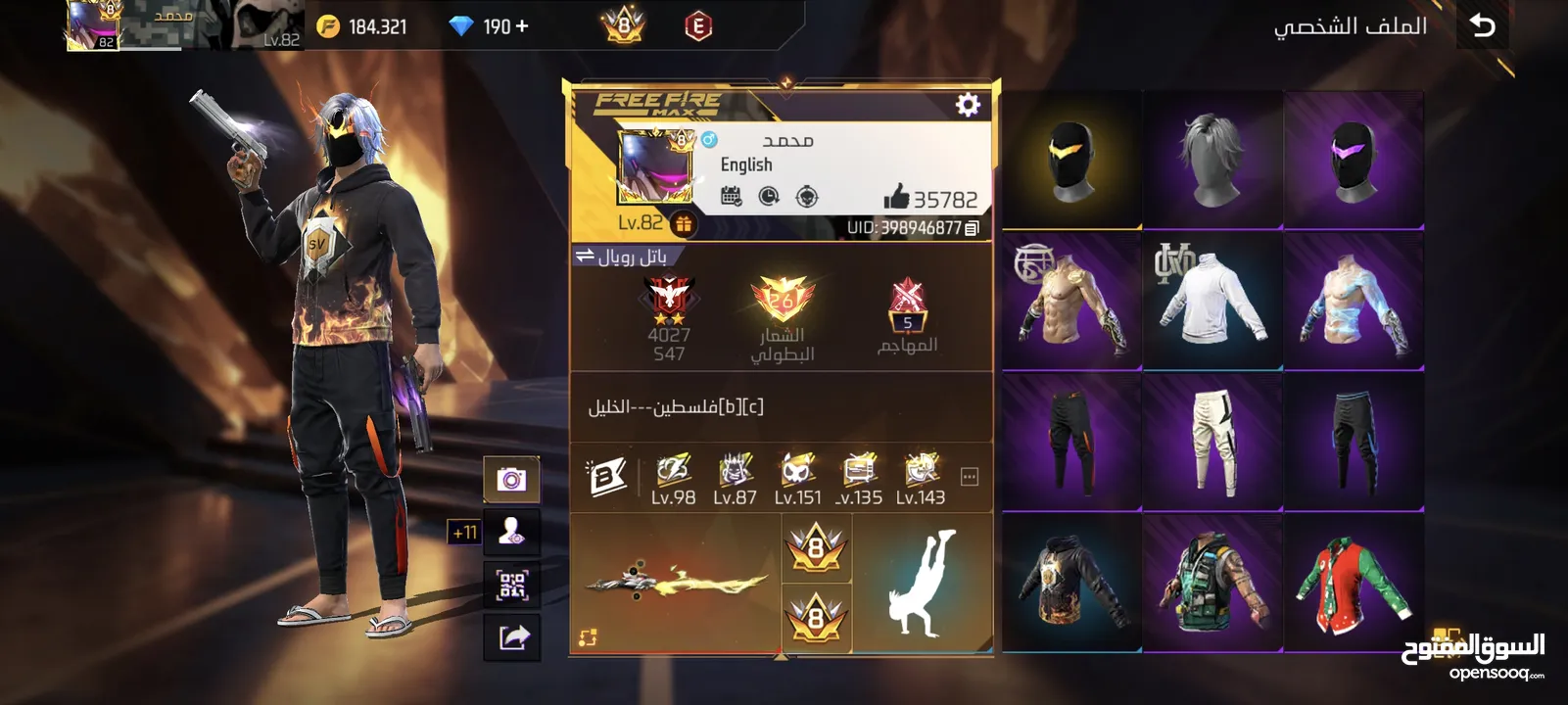This screenshot has height=705, width=1568.
Task: Add diamonds with the plus button
Action: (x=522, y=26)
